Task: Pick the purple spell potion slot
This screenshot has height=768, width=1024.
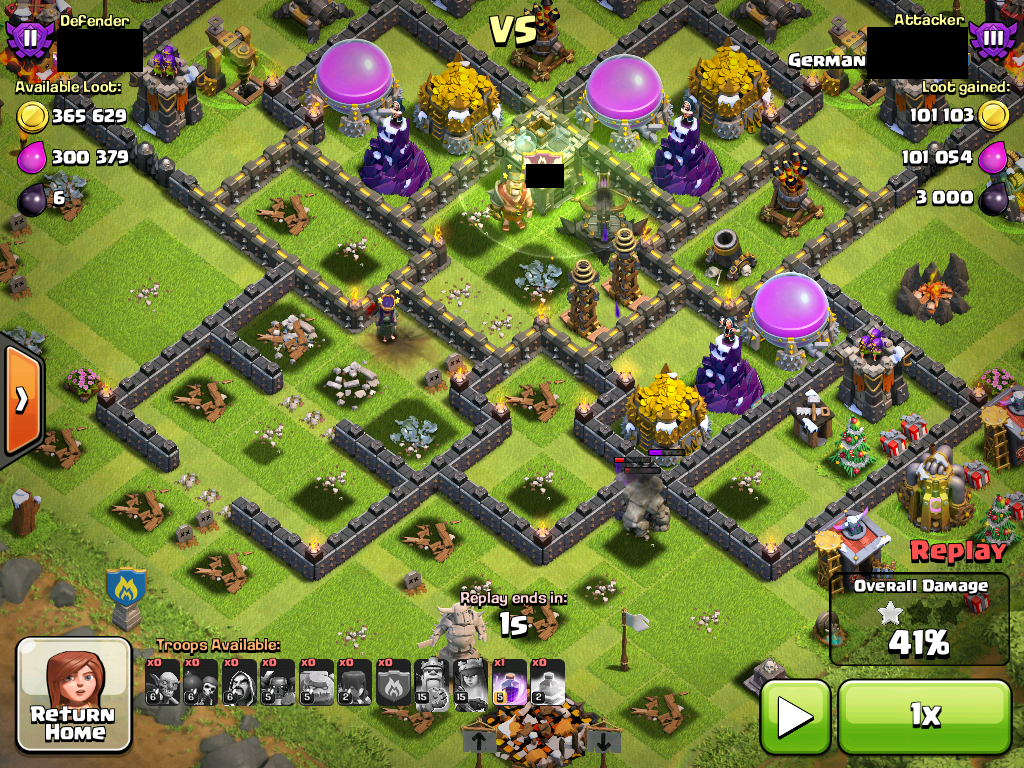Action: (508, 683)
